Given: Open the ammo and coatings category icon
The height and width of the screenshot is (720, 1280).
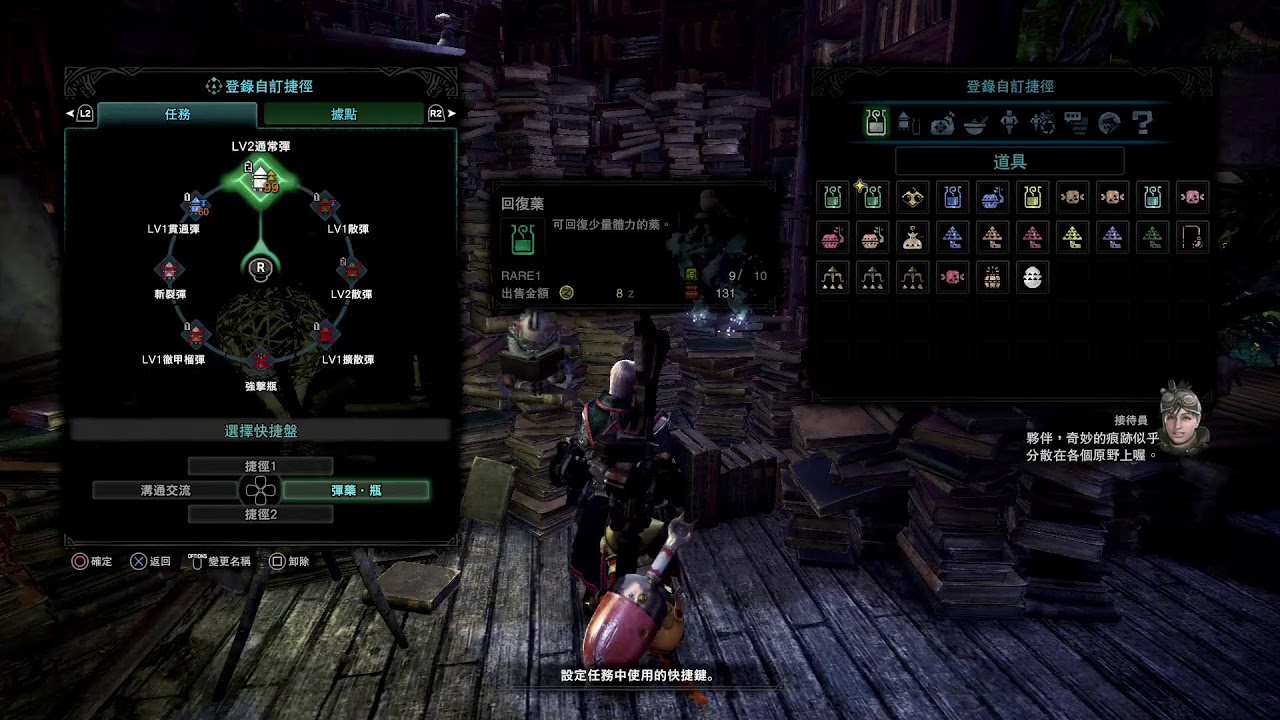Looking at the screenshot, I should click(908, 123).
